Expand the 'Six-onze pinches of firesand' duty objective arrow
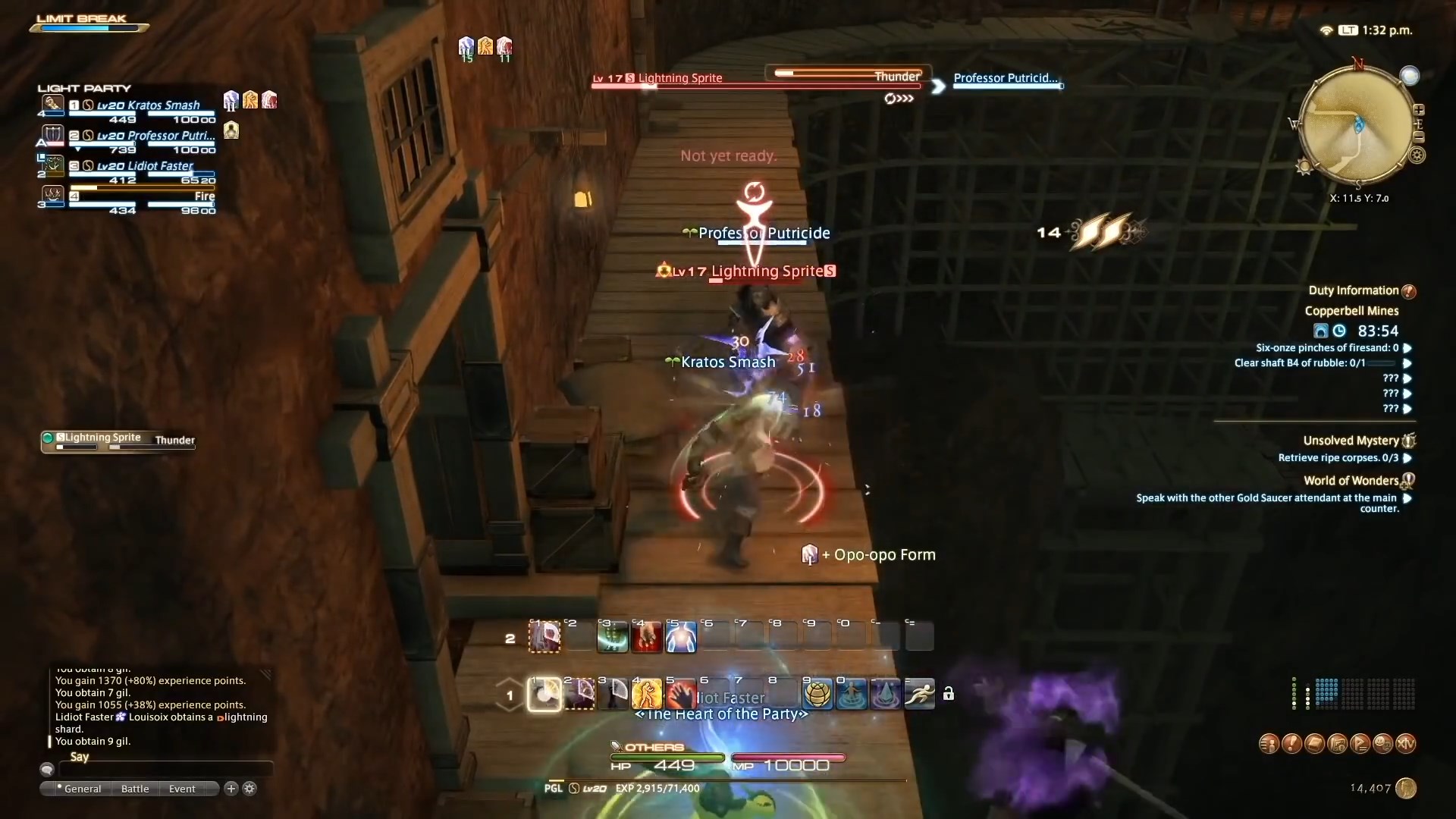 (x=1407, y=348)
